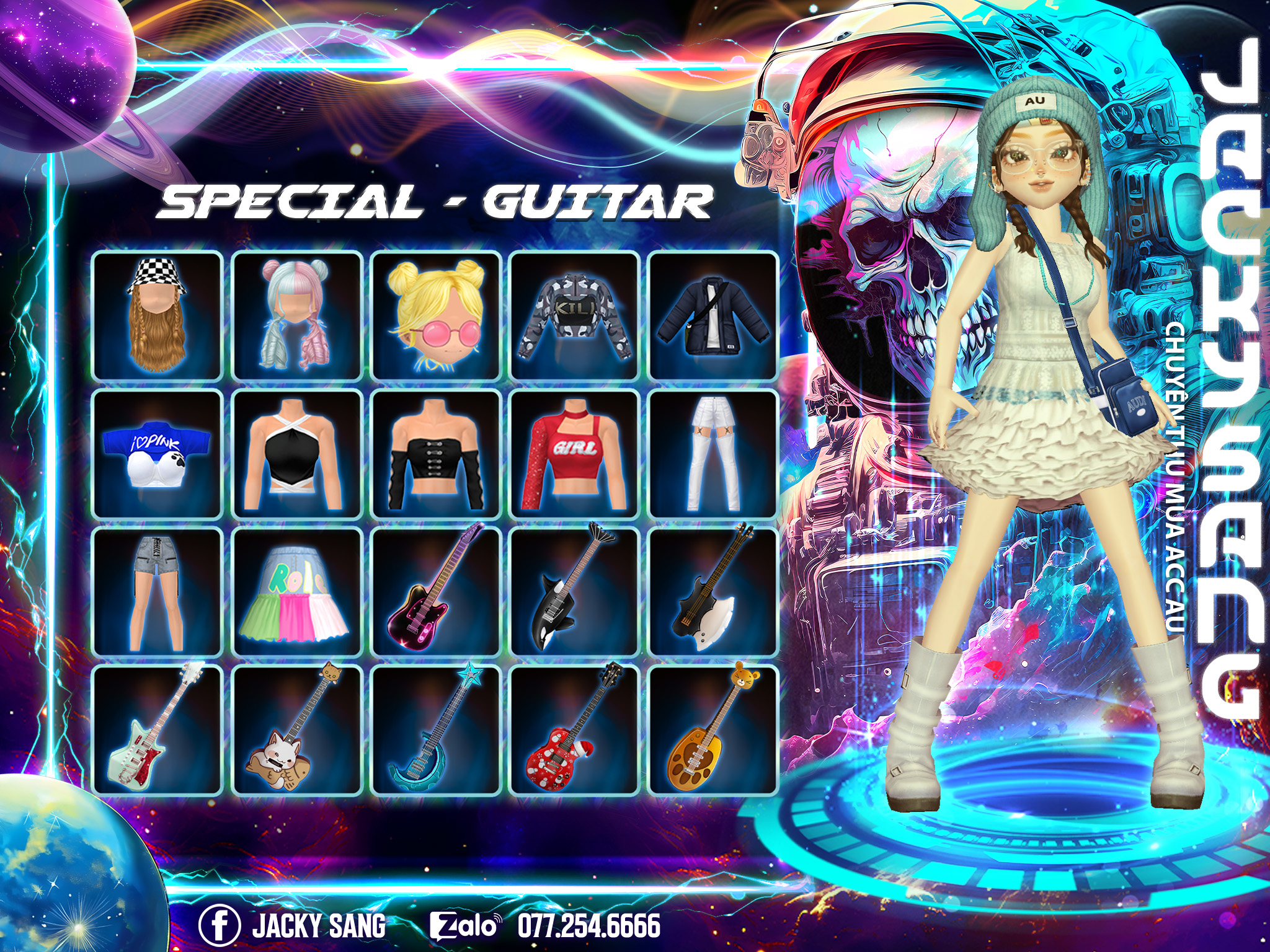The width and height of the screenshot is (1270, 952).
Task: Choose the black off-shoulder buckle top
Action: 435,454
